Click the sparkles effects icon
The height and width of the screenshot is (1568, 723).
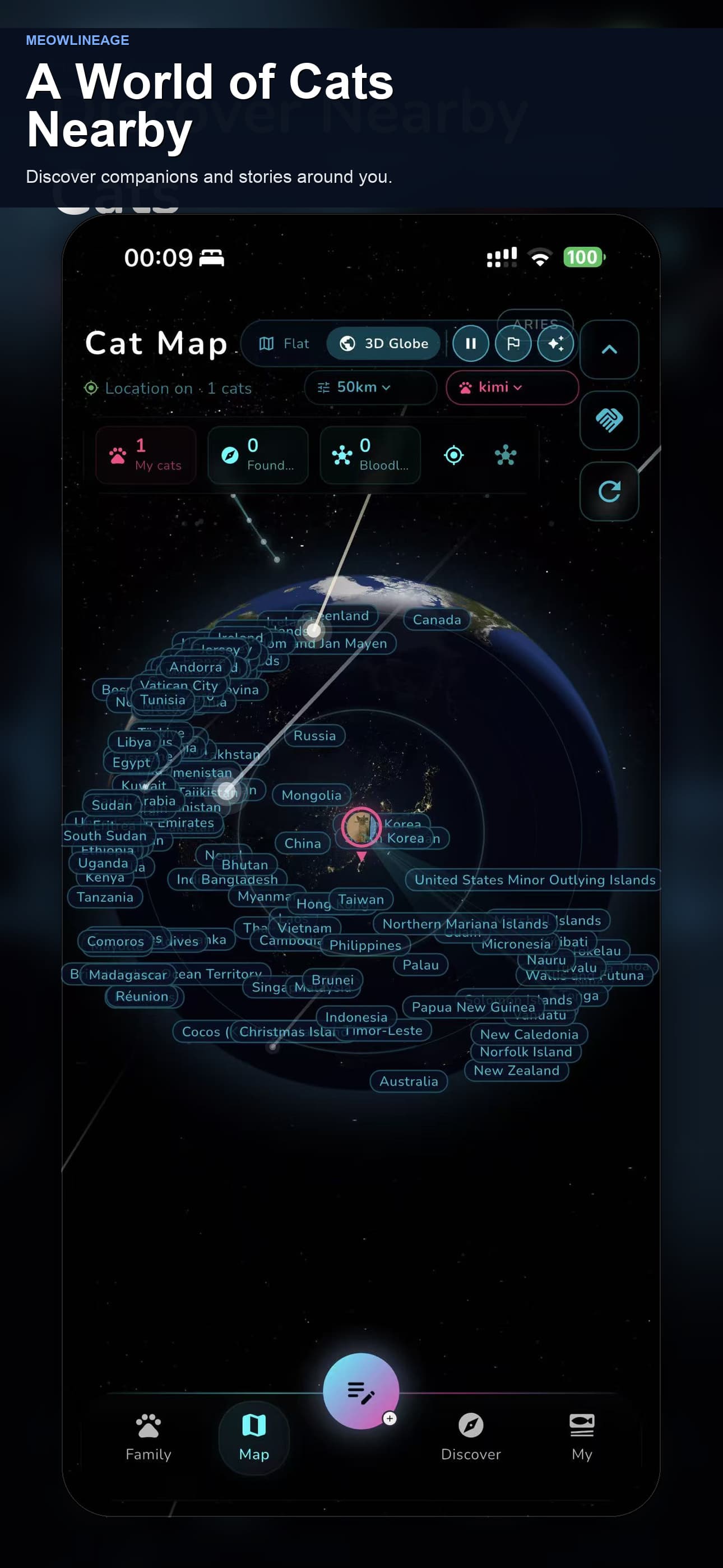coord(555,343)
